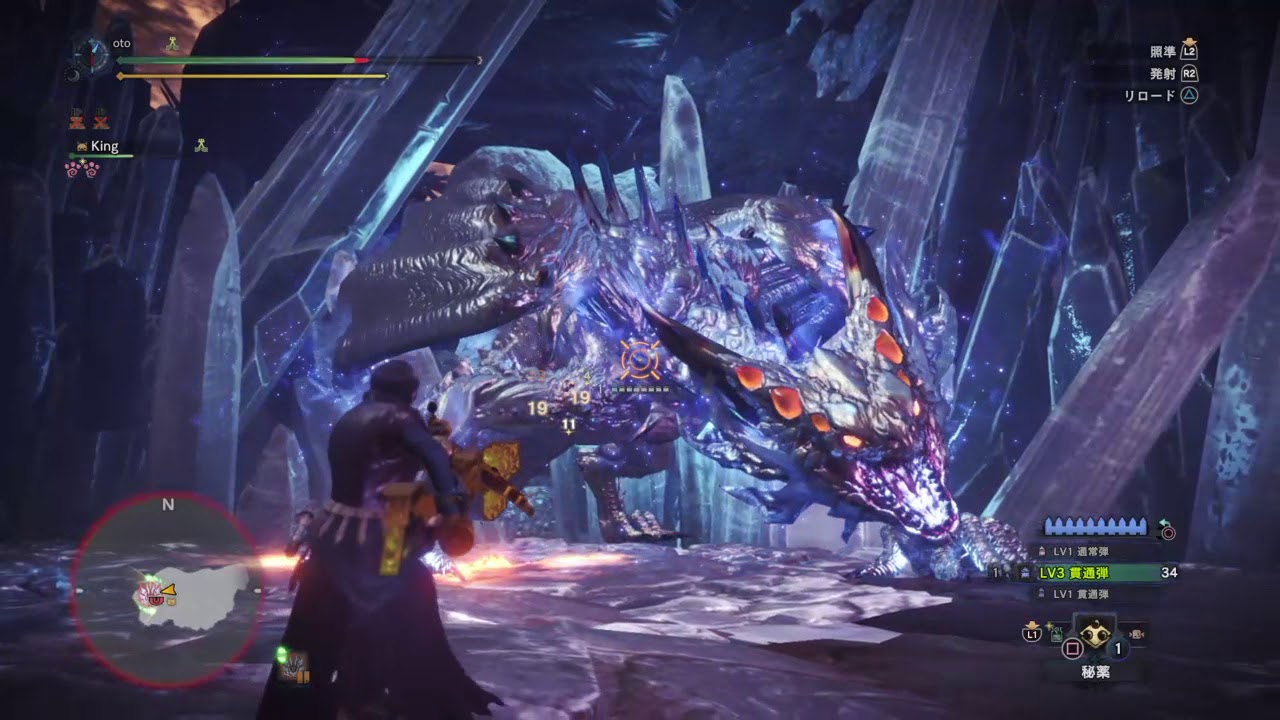The image size is (1280, 720).
Task: Use the selected item in the item bar
Action: click(1094, 633)
